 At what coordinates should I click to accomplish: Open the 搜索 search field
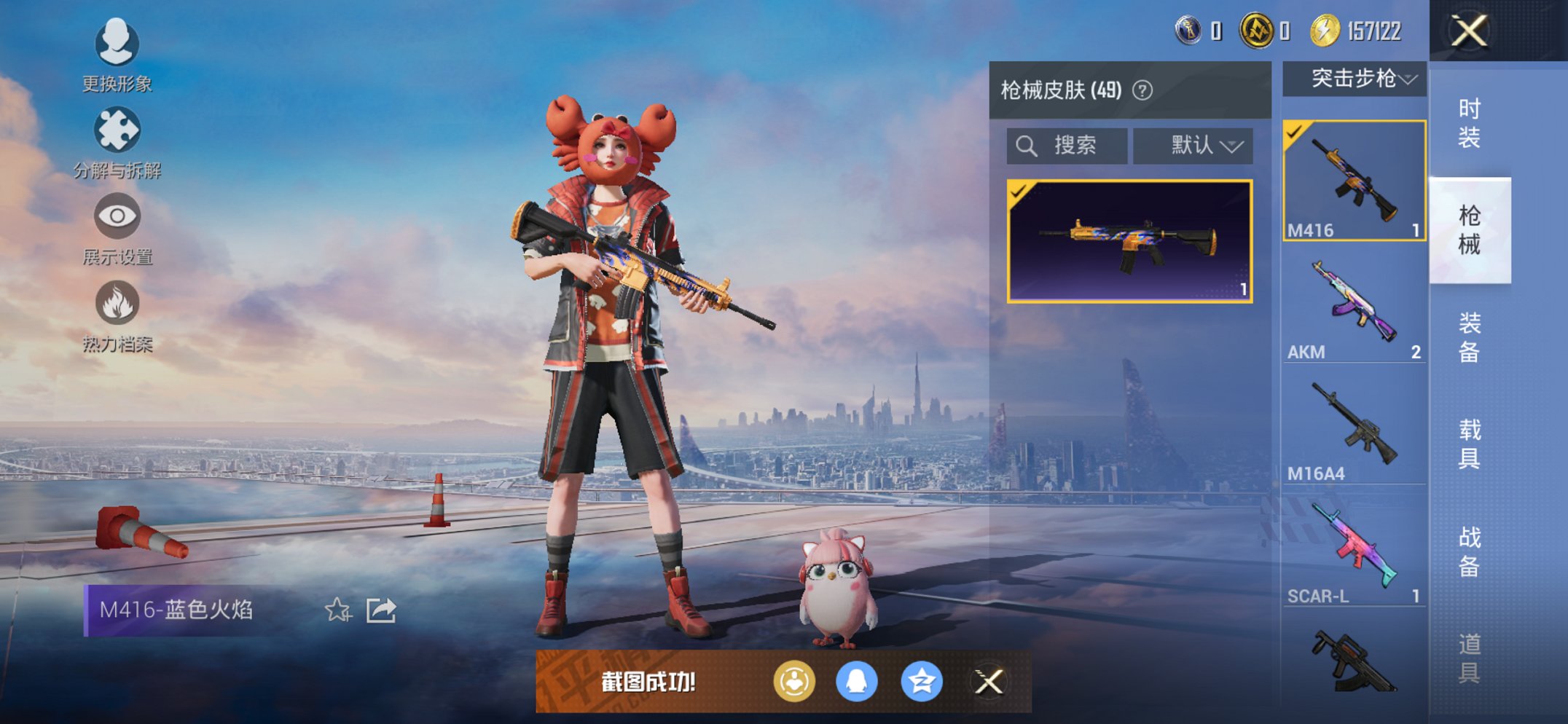click(x=1067, y=145)
